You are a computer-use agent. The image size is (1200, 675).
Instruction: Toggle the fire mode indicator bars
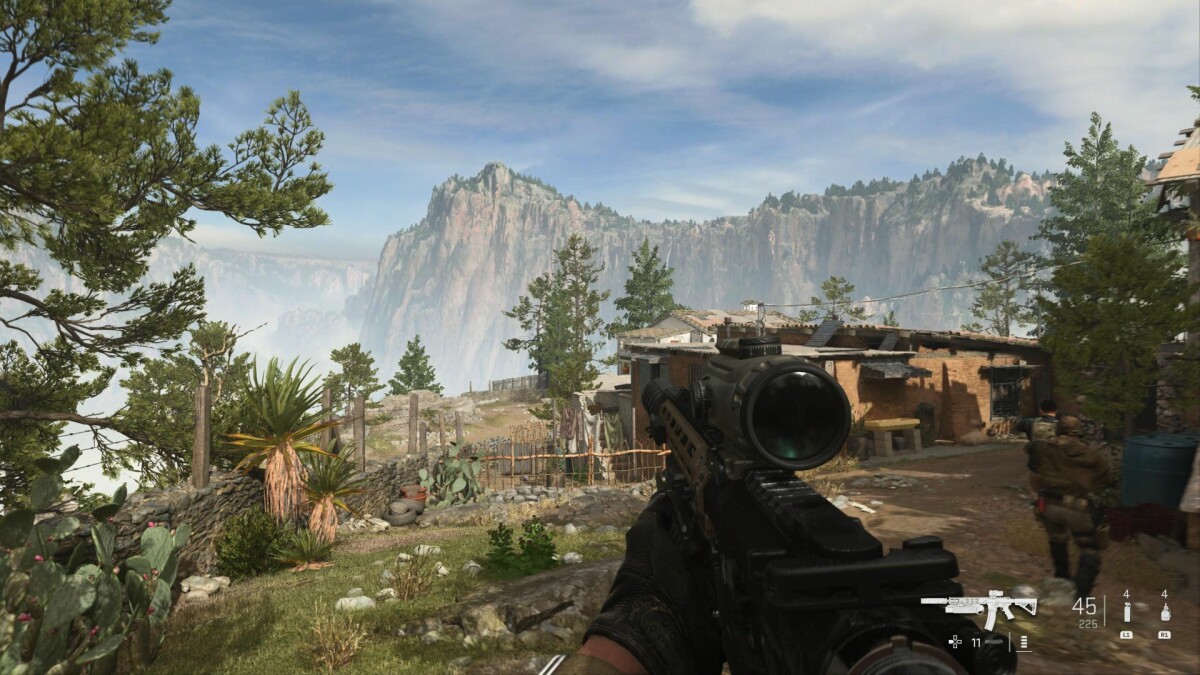tap(1023, 642)
